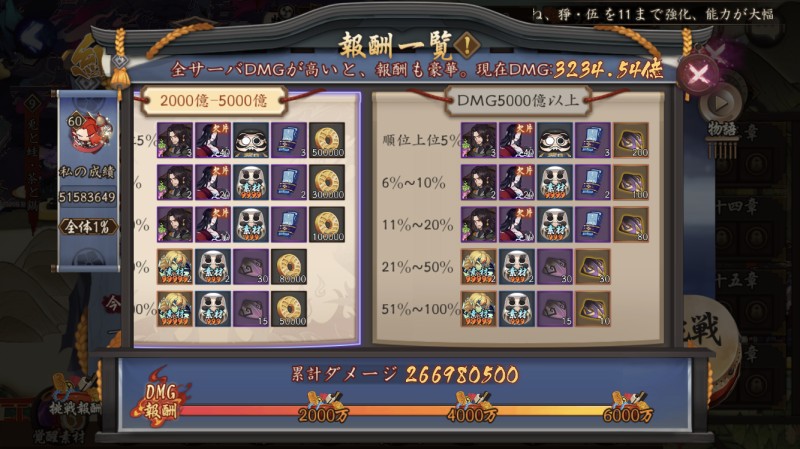View the 110 purple item in 6%~10% row
This screenshot has width=800, height=449.
click(x=630, y=183)
